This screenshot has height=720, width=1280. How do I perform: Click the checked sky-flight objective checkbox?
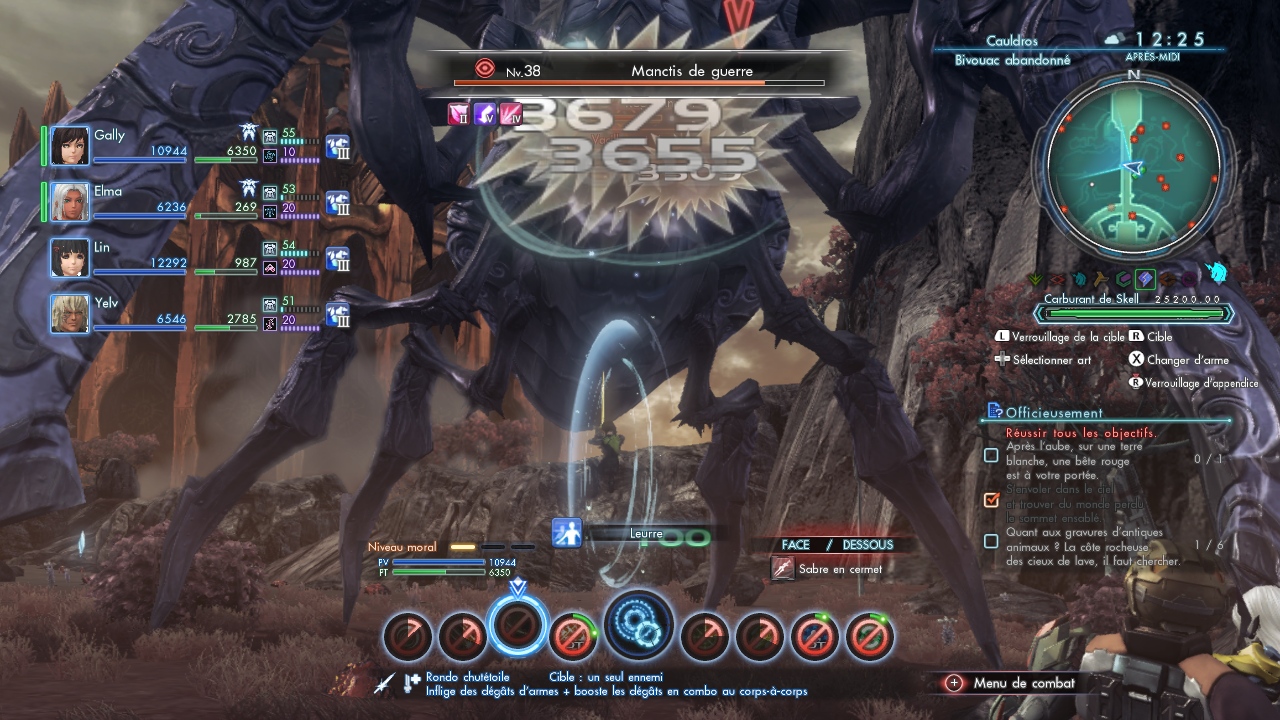(991, 499)
